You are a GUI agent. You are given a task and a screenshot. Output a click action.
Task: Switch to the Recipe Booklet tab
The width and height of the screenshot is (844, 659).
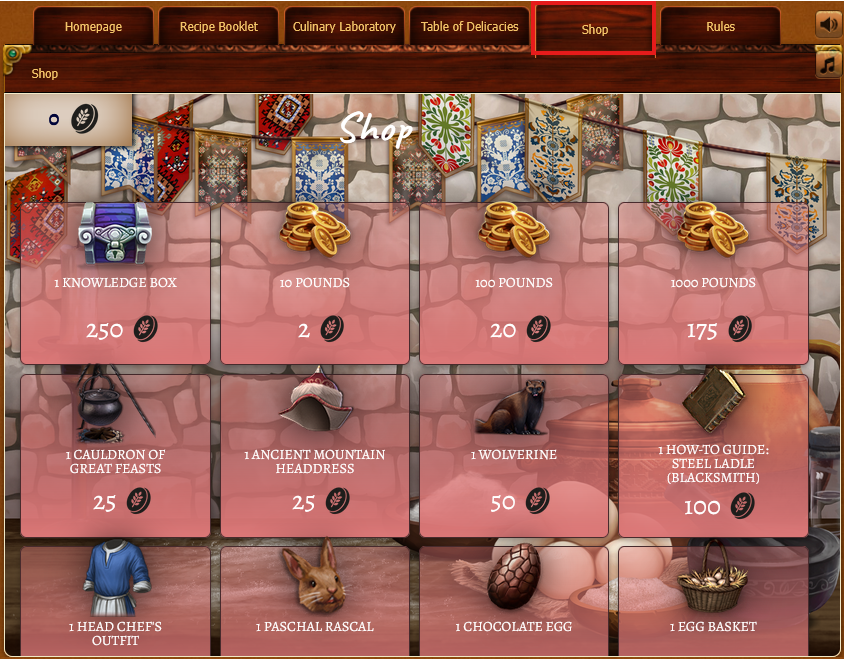pyautogui.click(x=218, y=27)
